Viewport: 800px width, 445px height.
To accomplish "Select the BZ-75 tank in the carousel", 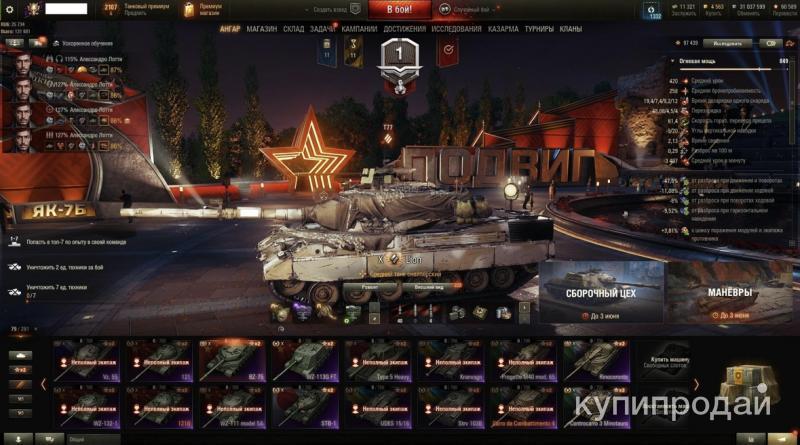I will (233, 361).
